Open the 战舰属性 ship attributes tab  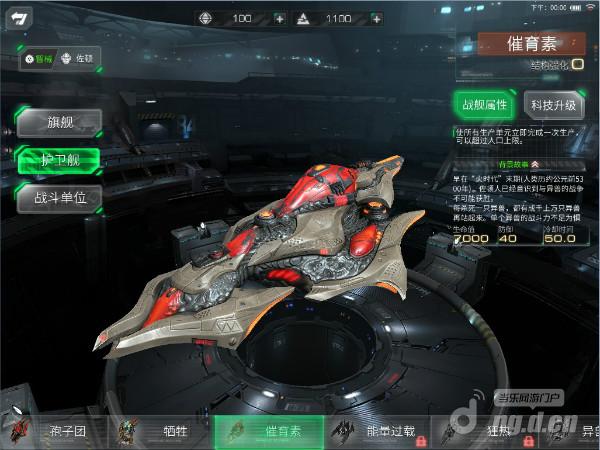[x=484, y=104]
